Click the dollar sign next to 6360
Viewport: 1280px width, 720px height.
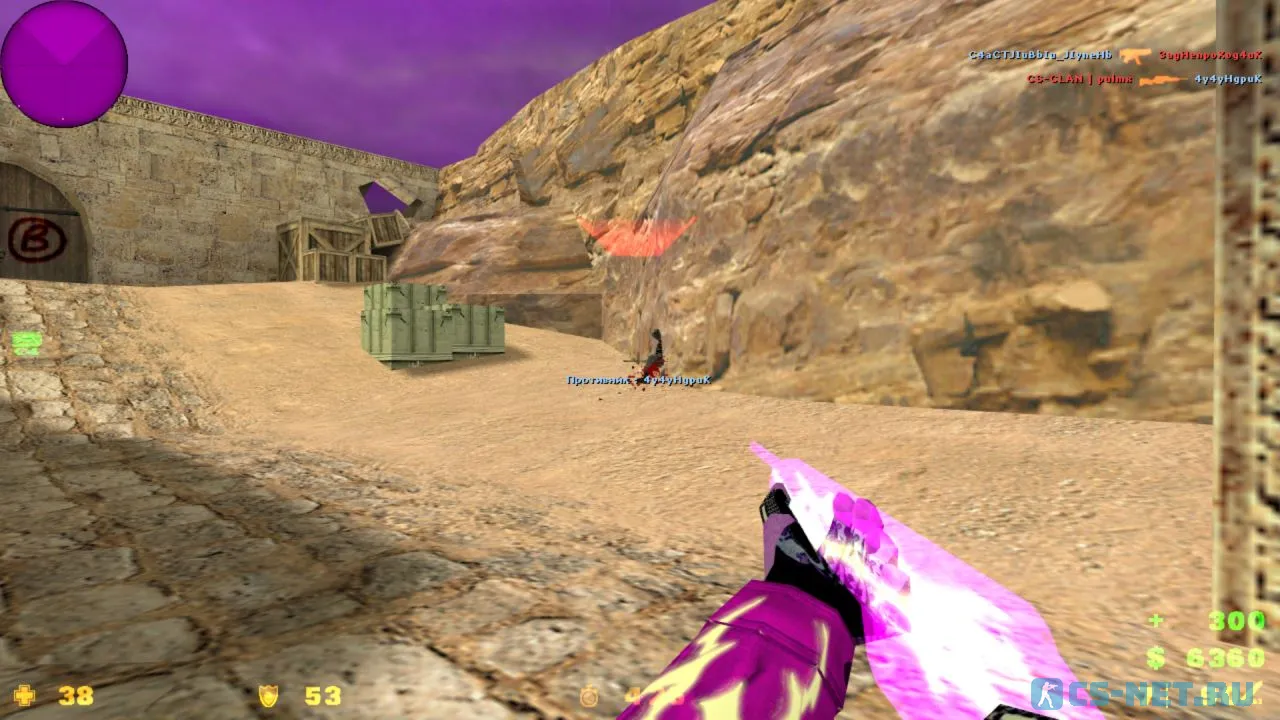coord(1153,658)
